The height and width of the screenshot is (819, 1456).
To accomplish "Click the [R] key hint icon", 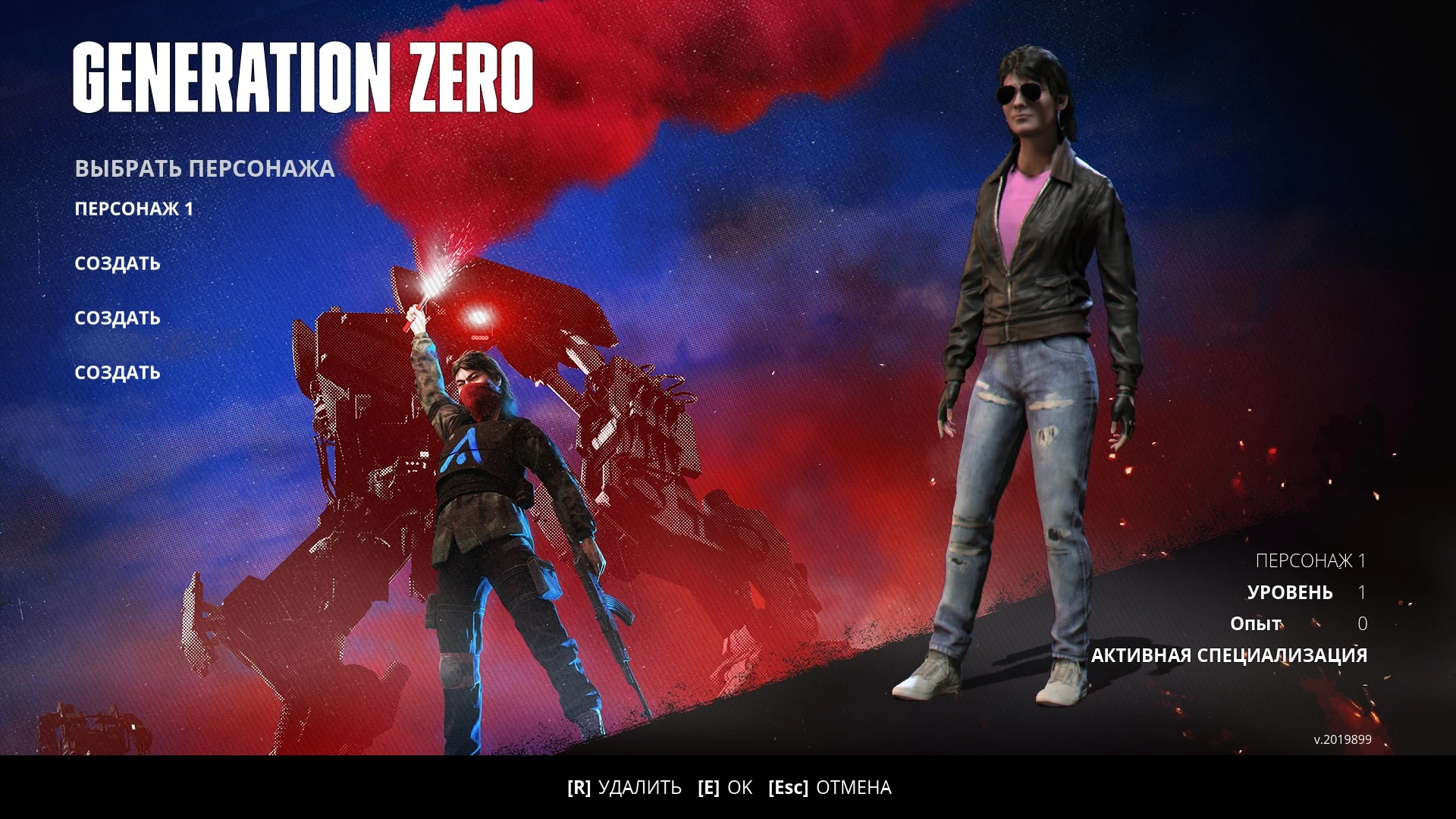I will pyautogui.click(x=580, y=788).
